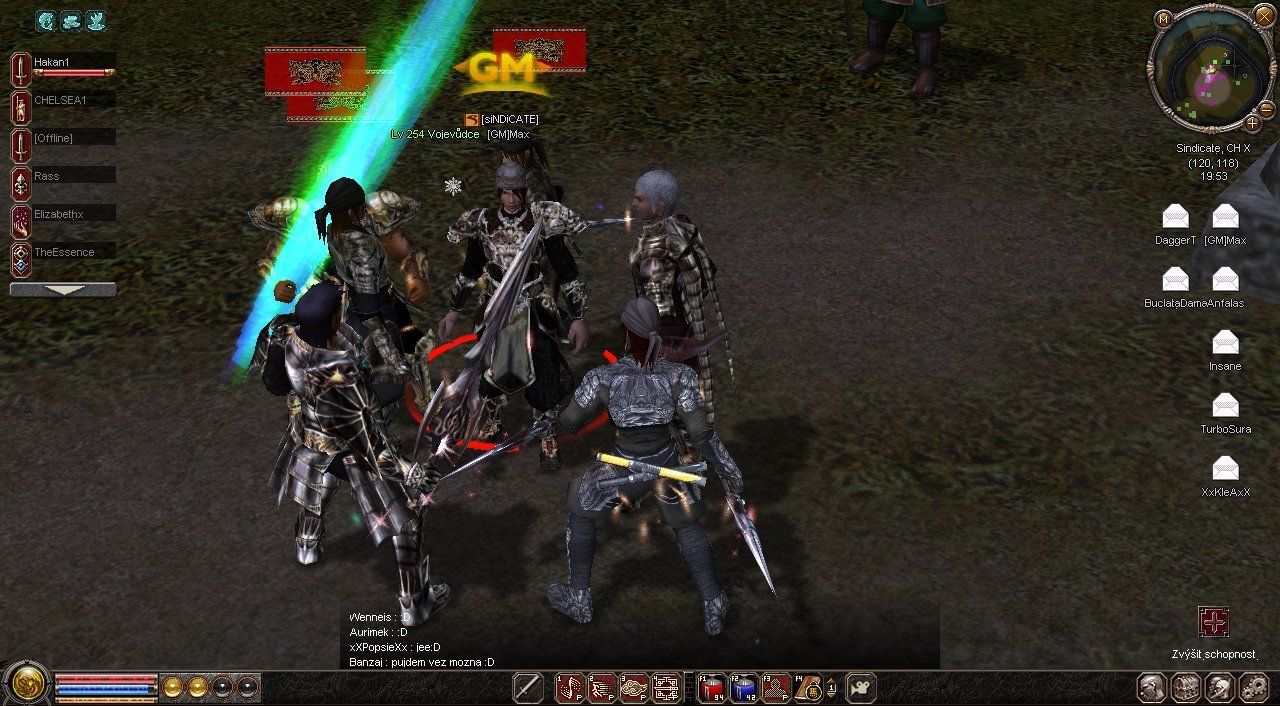
Task: Open the whisper envelope from [GM]Max
Action: pyautogui.click(x=1225, y=217)
